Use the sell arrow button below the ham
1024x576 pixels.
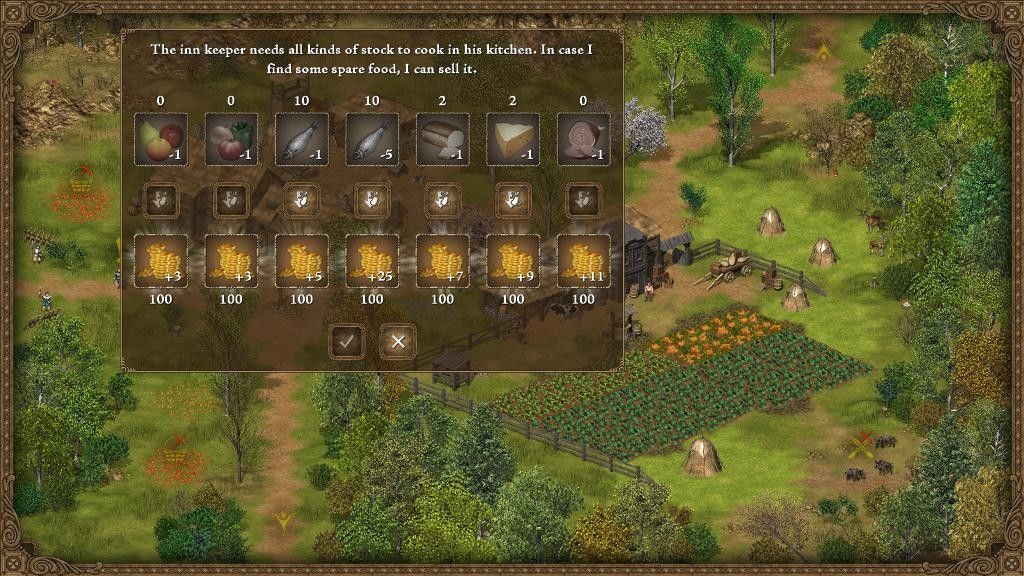(x=584, y=200)
